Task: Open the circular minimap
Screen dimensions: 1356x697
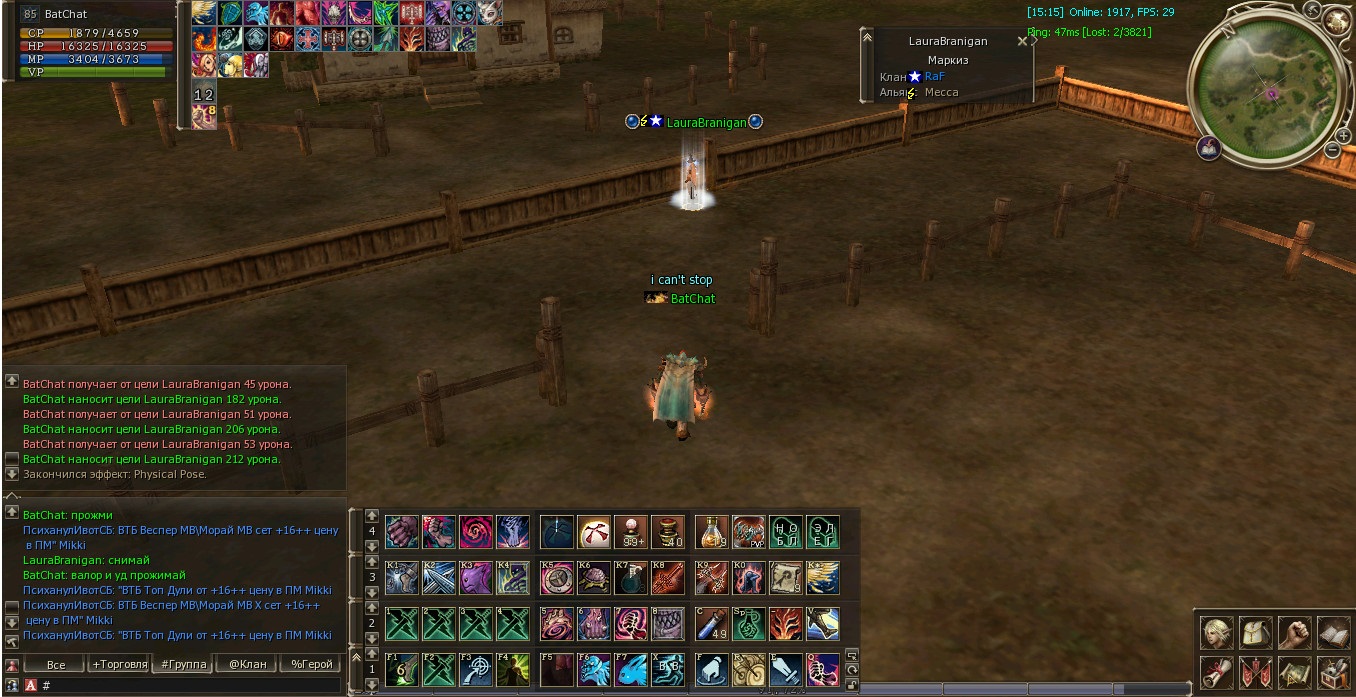Action: (x=1263, y=91)
